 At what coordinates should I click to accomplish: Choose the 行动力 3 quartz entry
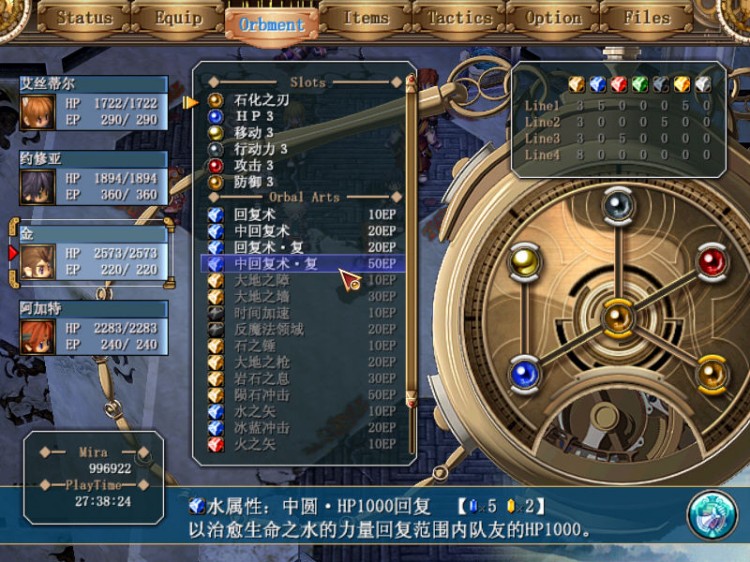point(261,149)
